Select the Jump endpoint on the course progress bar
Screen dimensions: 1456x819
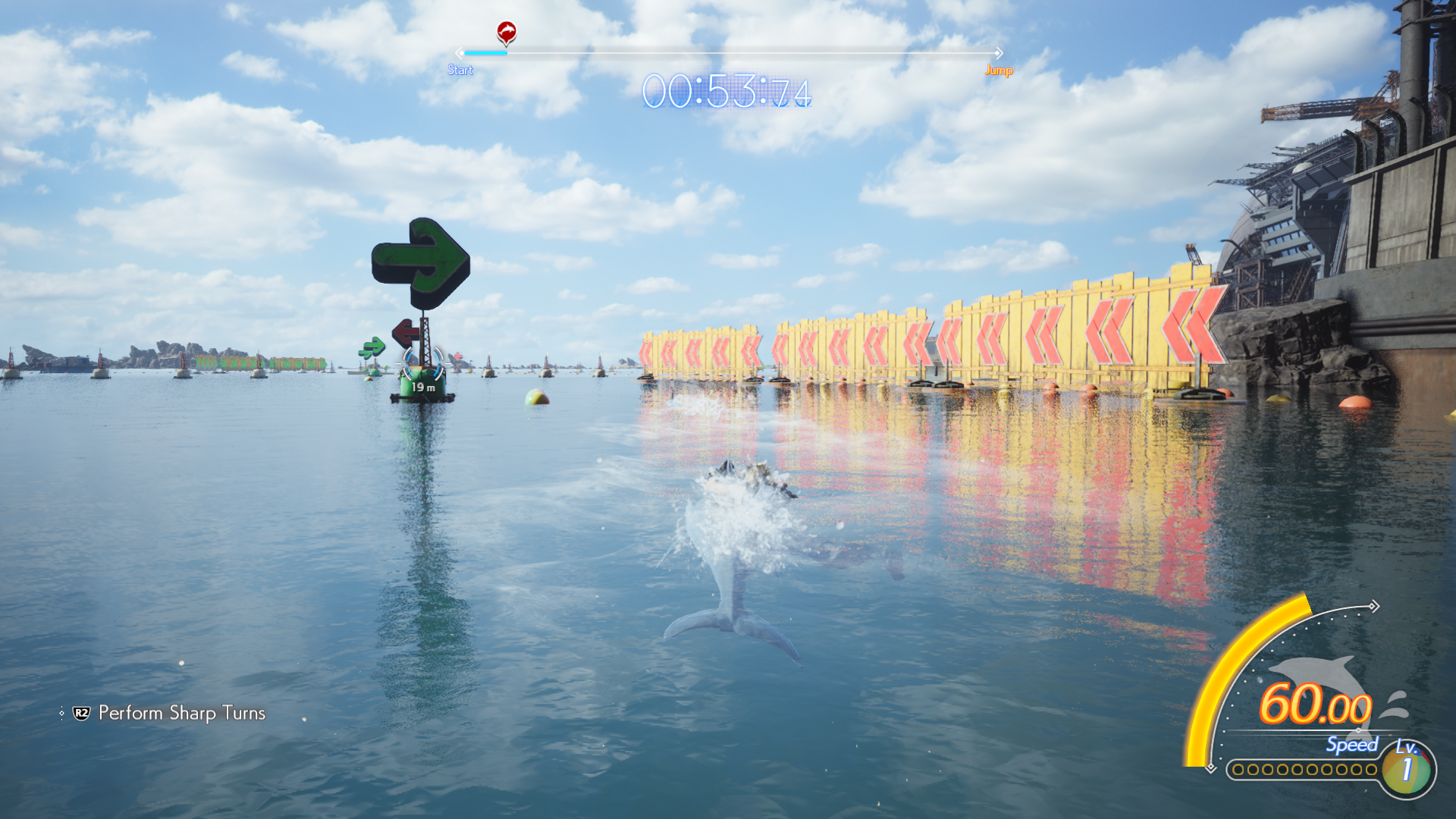999,70
